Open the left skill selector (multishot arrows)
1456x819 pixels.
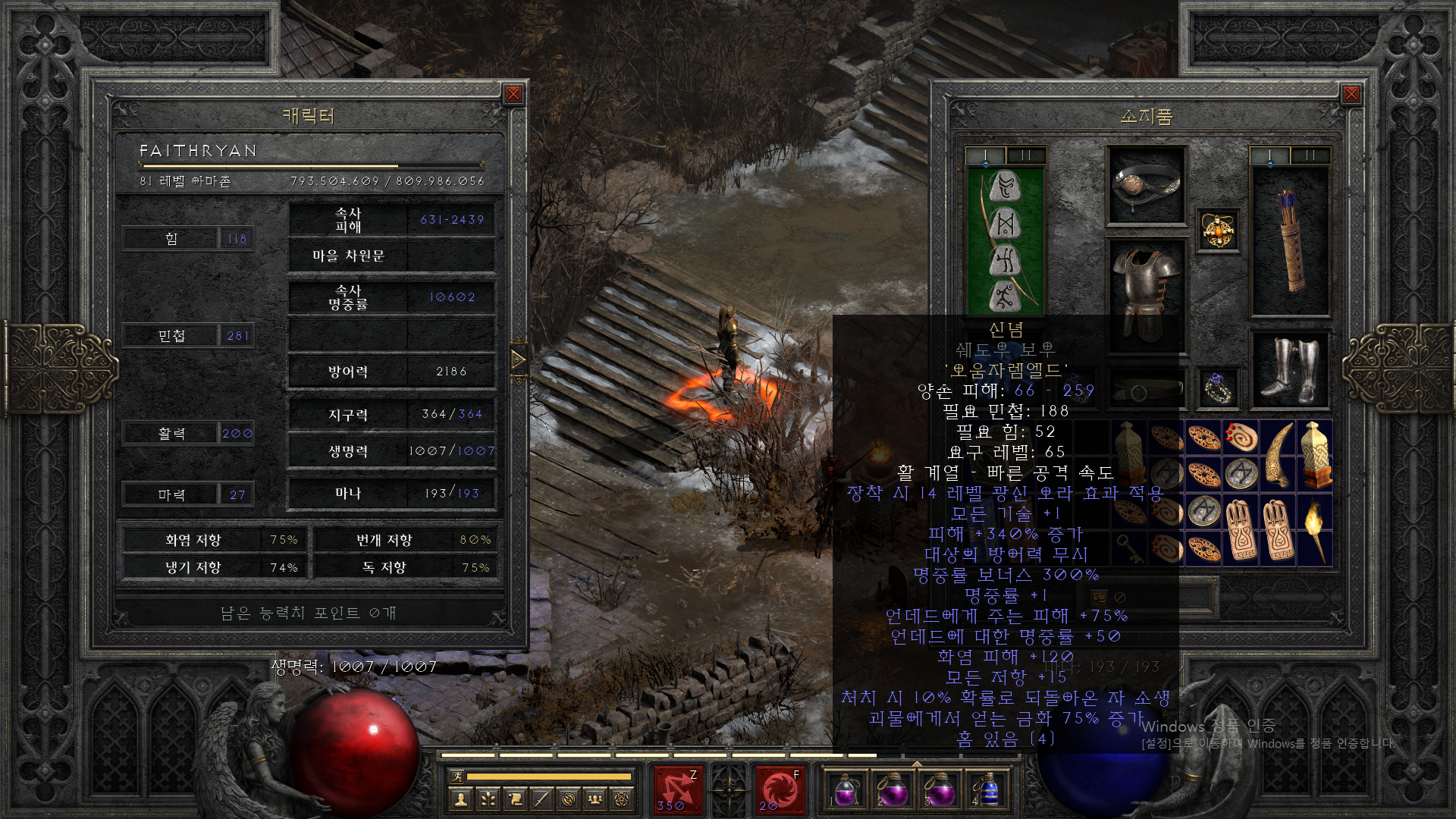677,789
